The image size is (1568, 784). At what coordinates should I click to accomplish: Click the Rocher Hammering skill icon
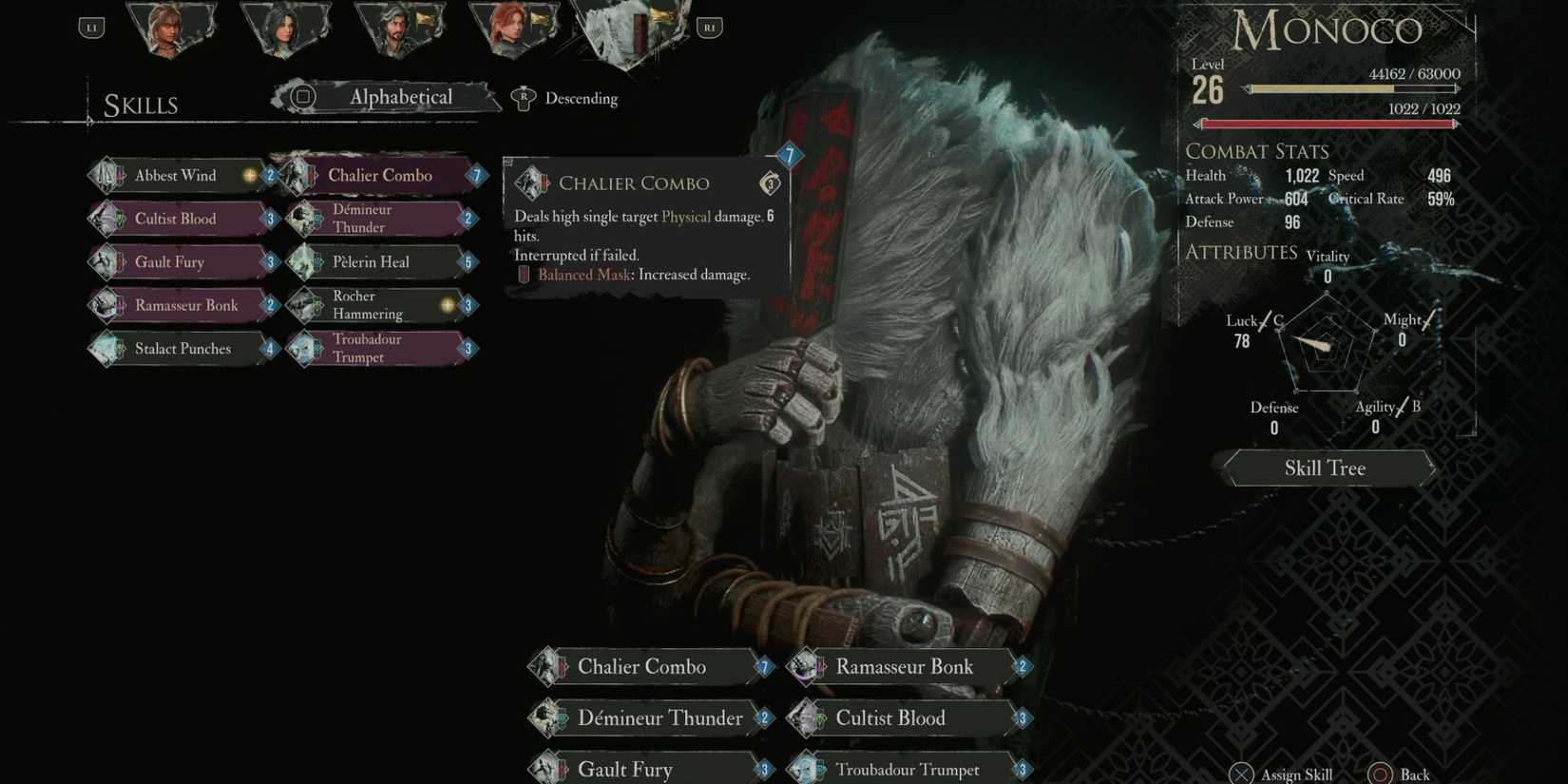(304, 304)
